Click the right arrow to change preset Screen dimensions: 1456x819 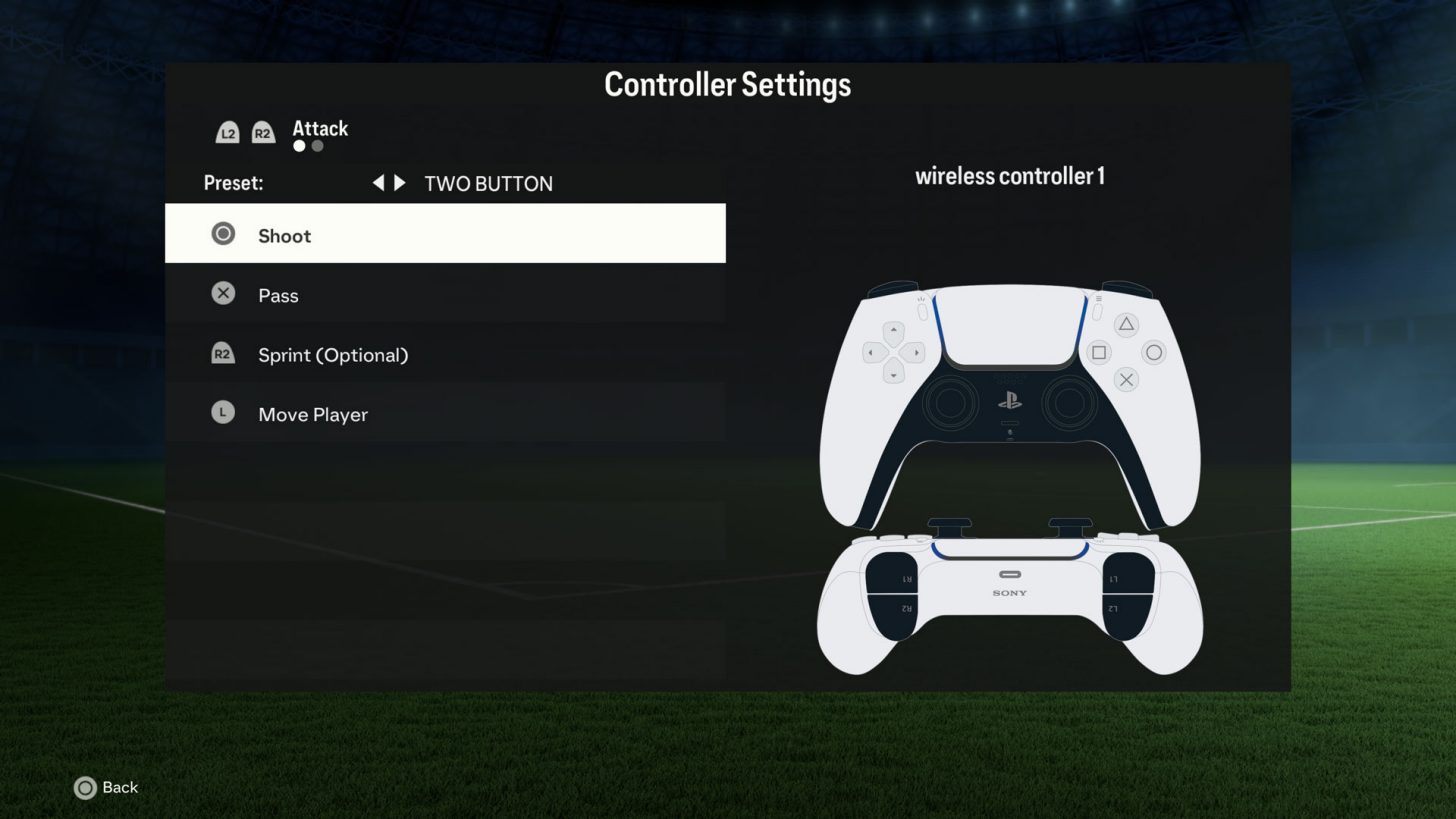pyautogui.click(x=400, y=183)
